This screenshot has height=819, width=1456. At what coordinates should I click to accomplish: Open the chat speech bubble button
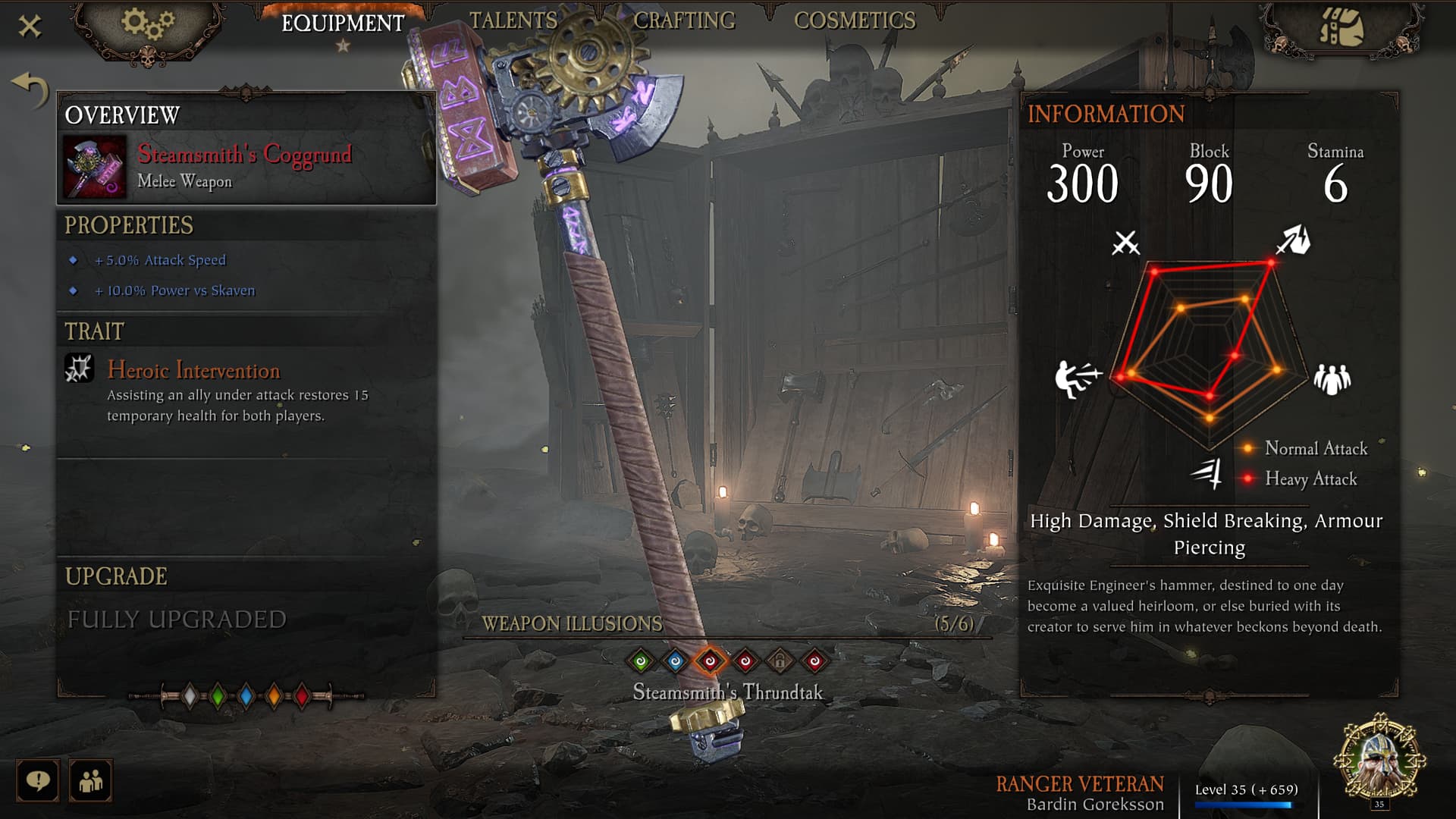[37, 780]
